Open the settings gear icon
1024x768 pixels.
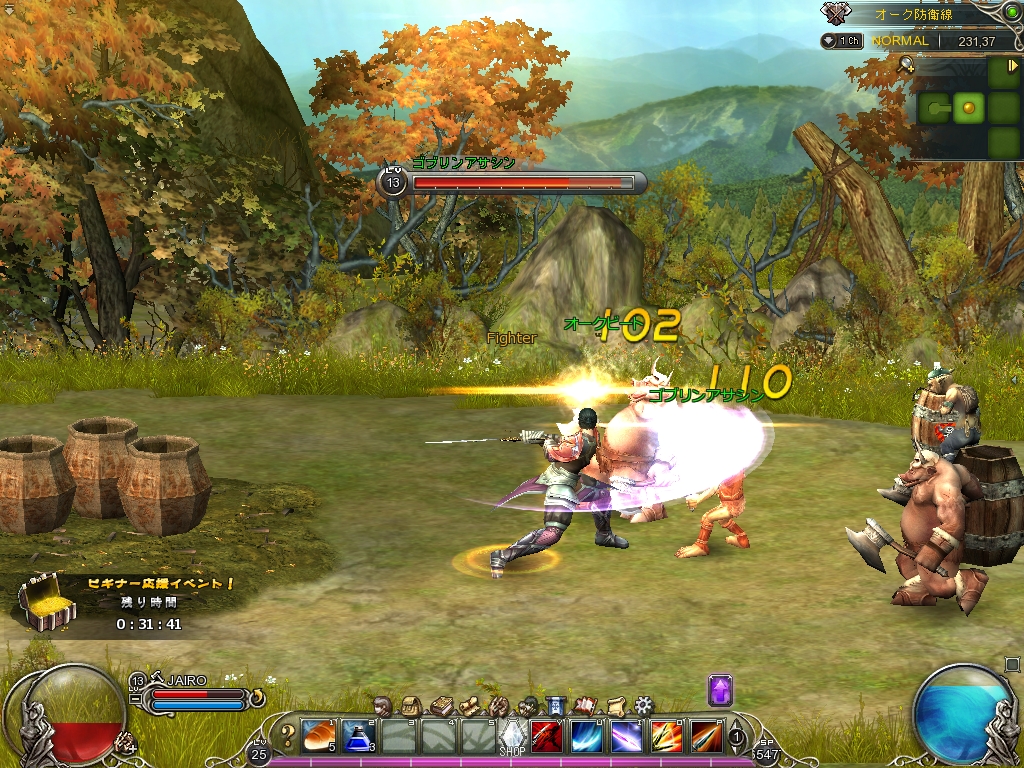pyautogui.click(x=643, y=706)
